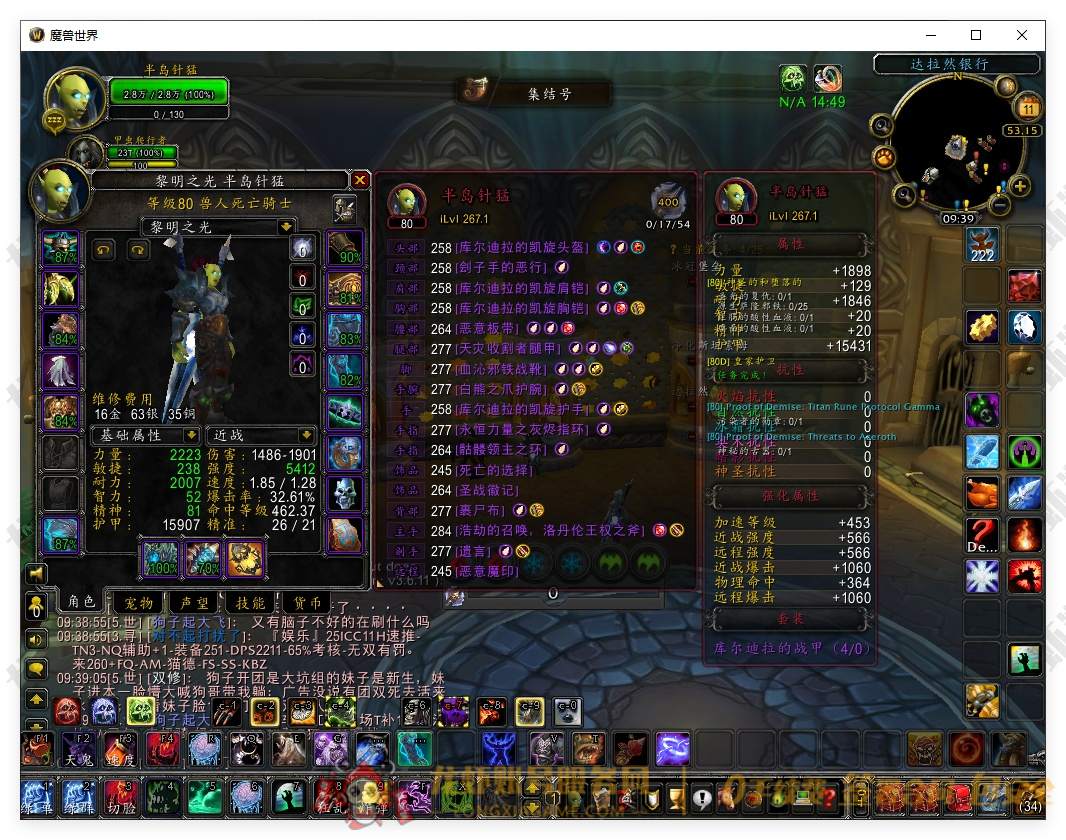Screen dimensions: 1066x840
Task: Click the 属性 header in the inspect panel
Action: pyautogui.click(x=789, y=244)
